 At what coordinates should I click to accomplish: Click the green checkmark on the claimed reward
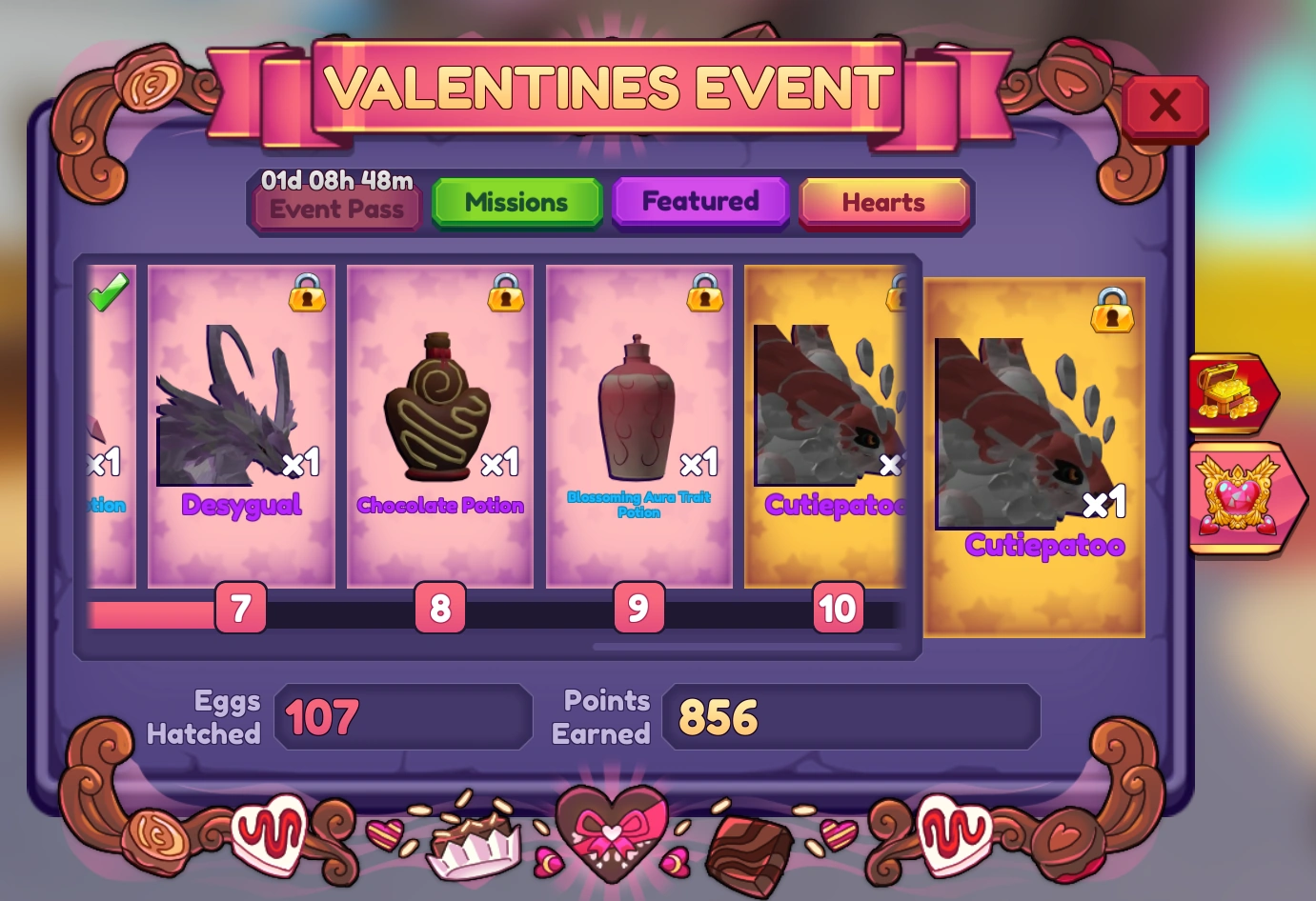[108, 292]
